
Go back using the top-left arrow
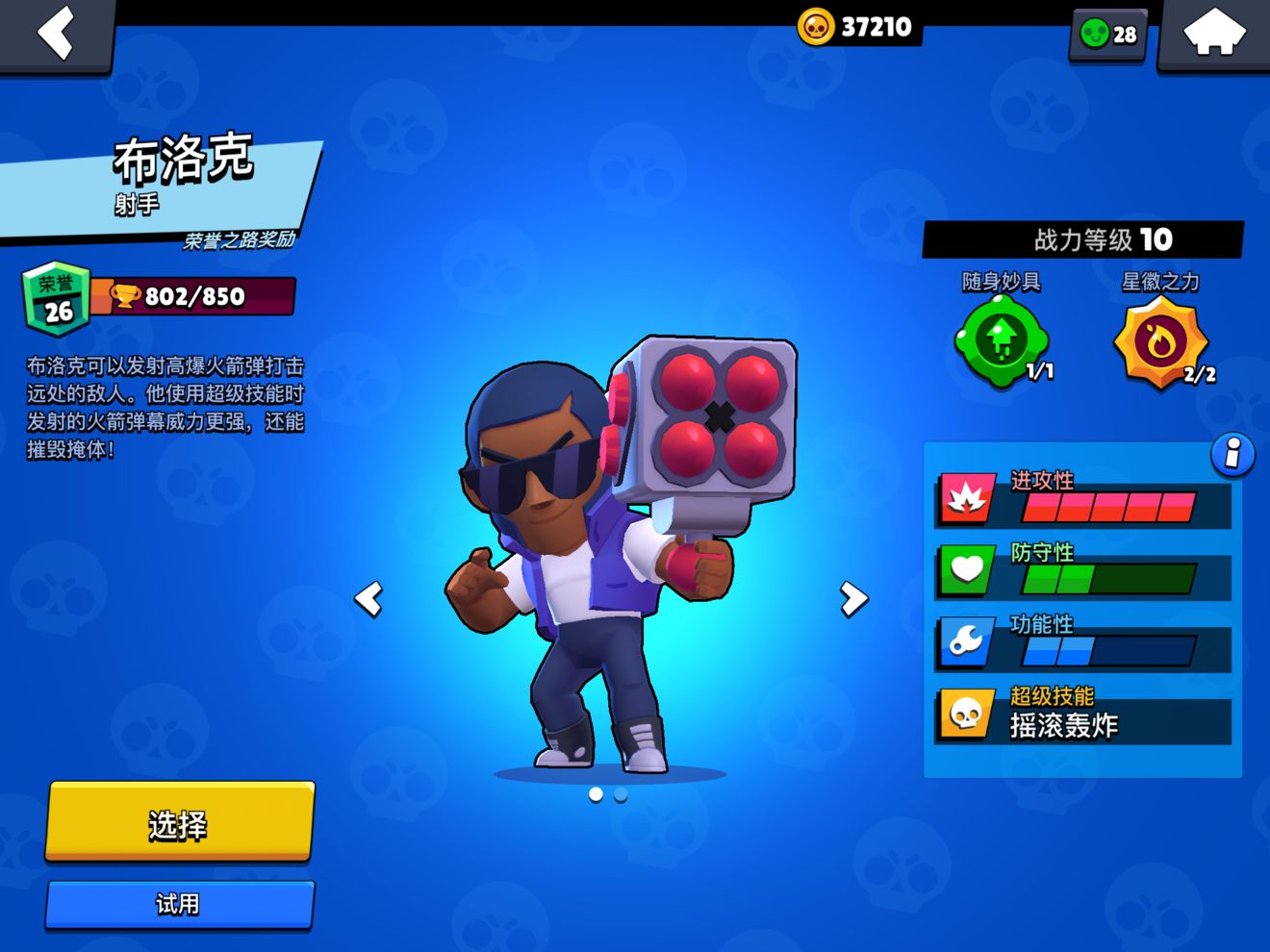coord(56,35)
